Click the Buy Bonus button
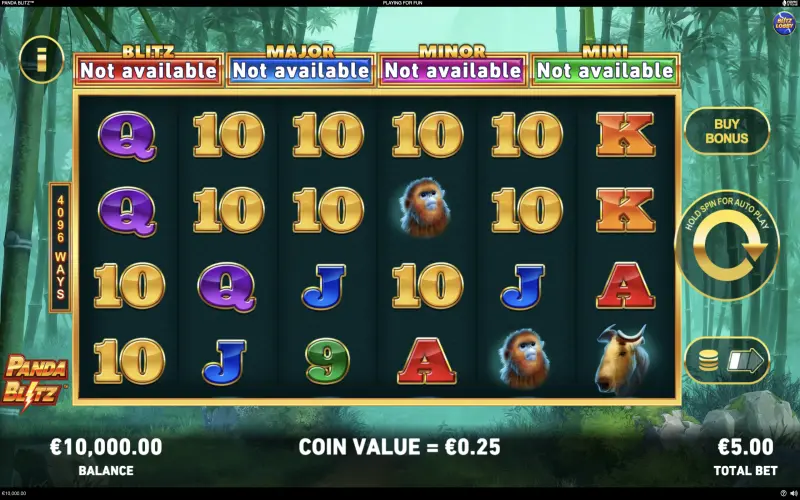The image size is (800, 500). pos(726,130)
